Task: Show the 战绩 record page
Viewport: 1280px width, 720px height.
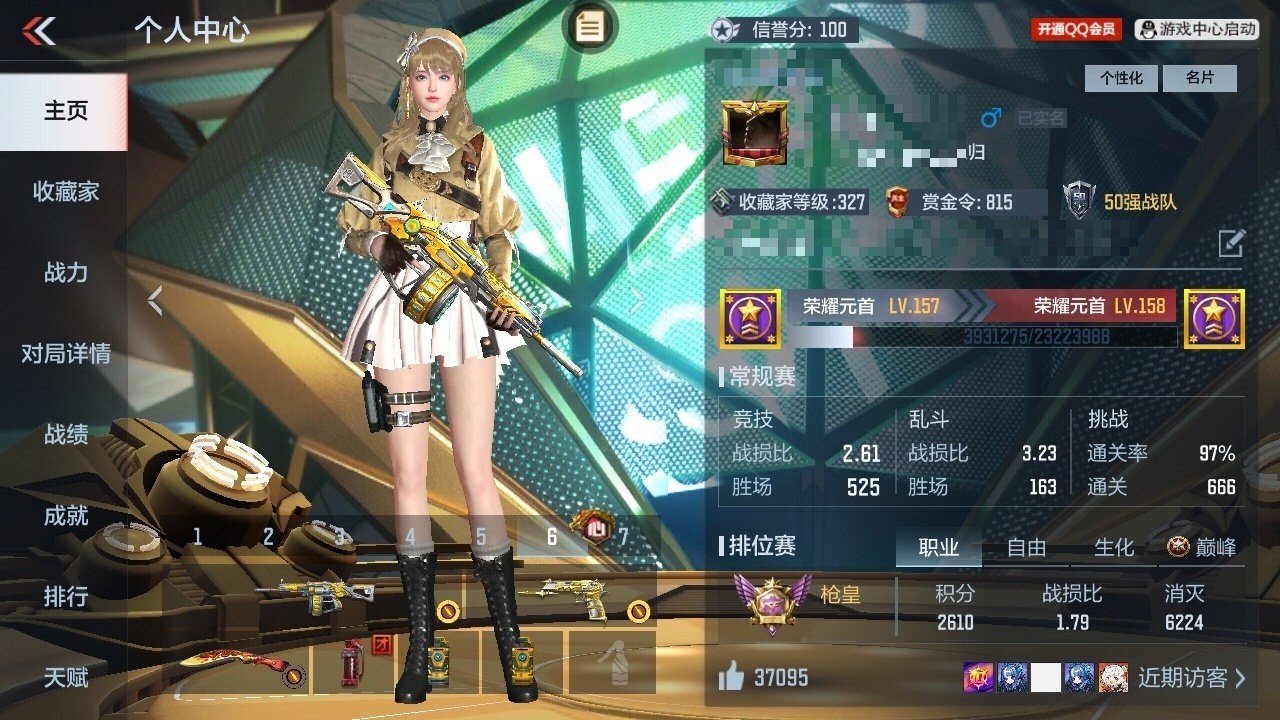Action: pos(65,434)
